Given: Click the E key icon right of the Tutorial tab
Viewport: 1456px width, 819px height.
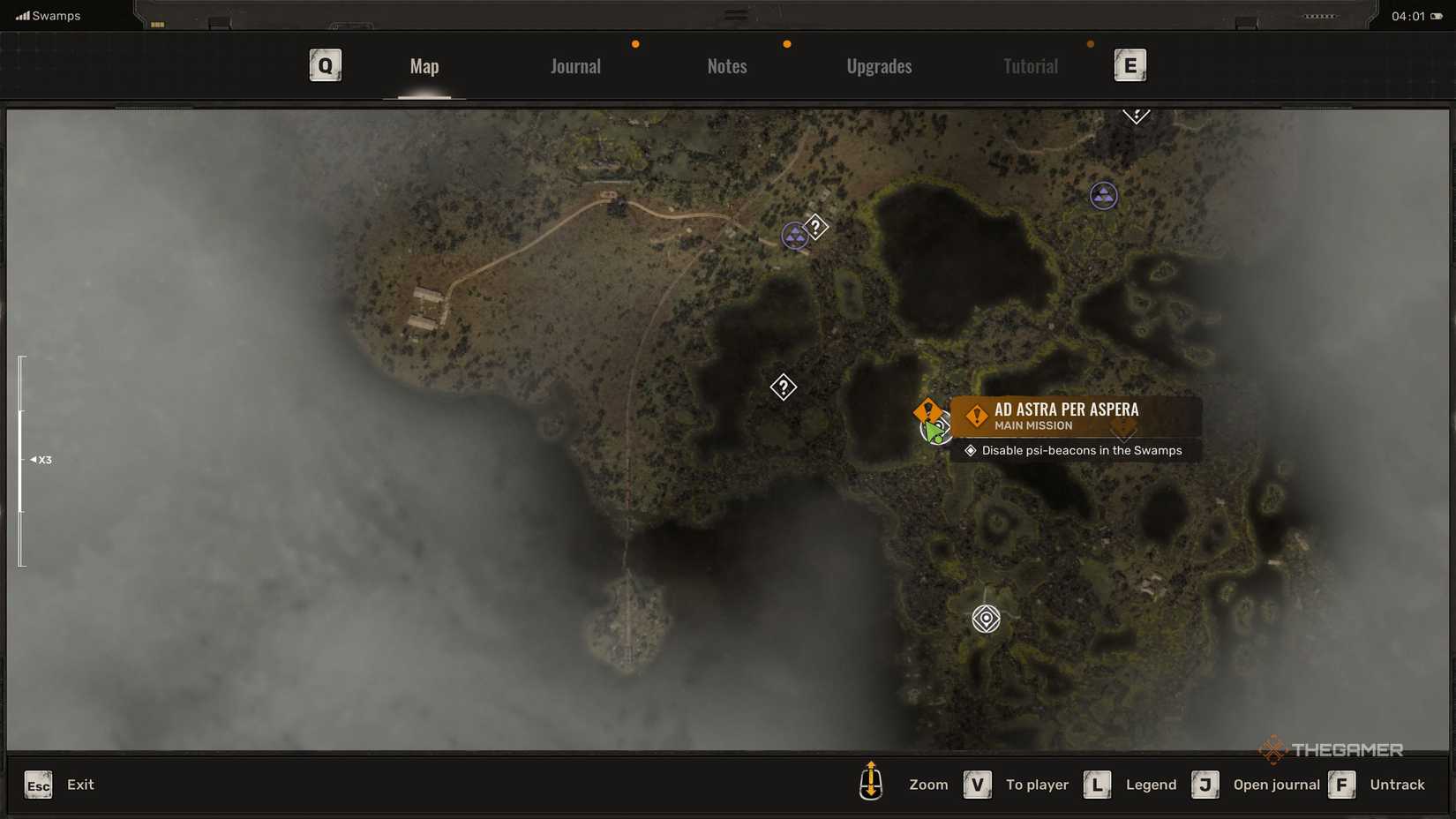Looking at the screenshot, I should pos(1130,64).
